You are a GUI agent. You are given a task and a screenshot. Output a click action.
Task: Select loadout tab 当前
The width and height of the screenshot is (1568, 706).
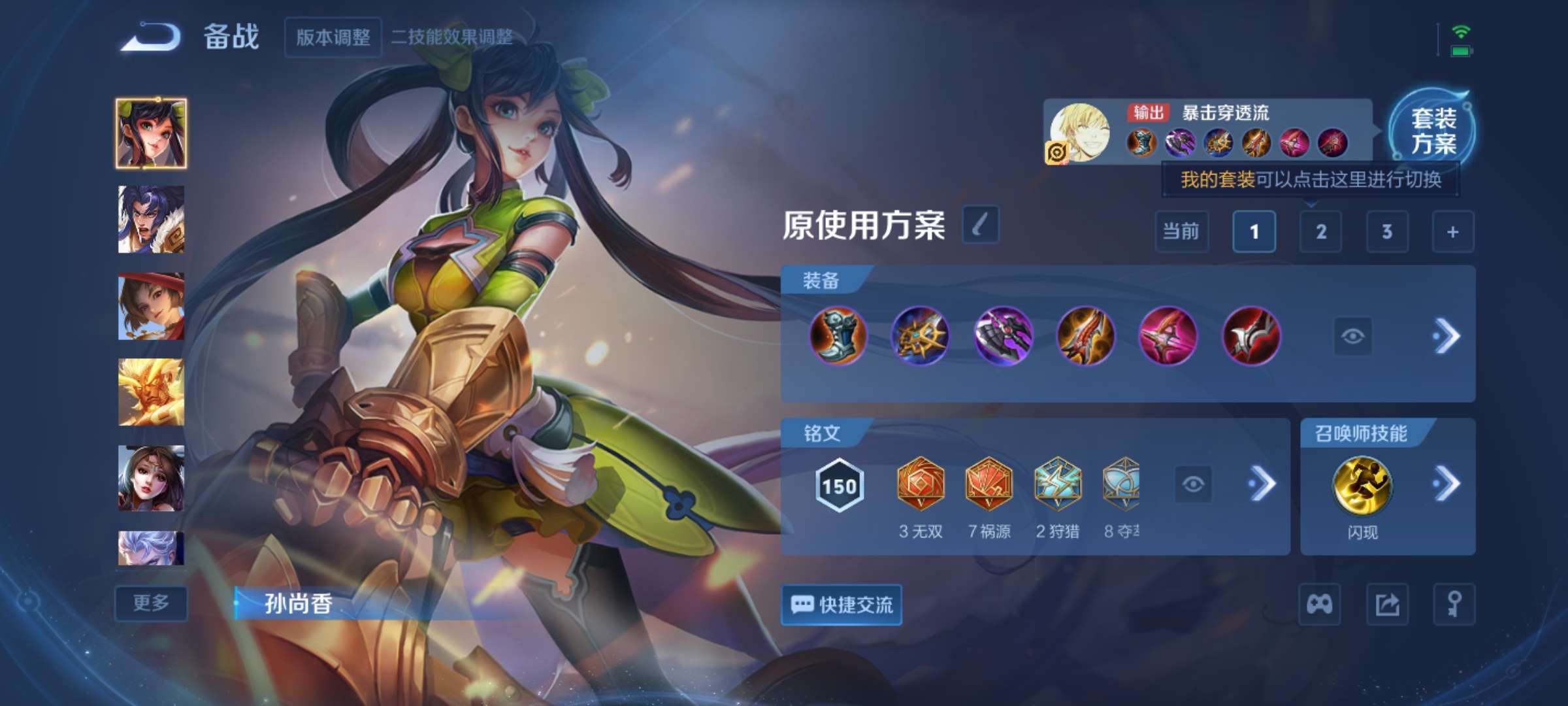(x=1181, y=231)
